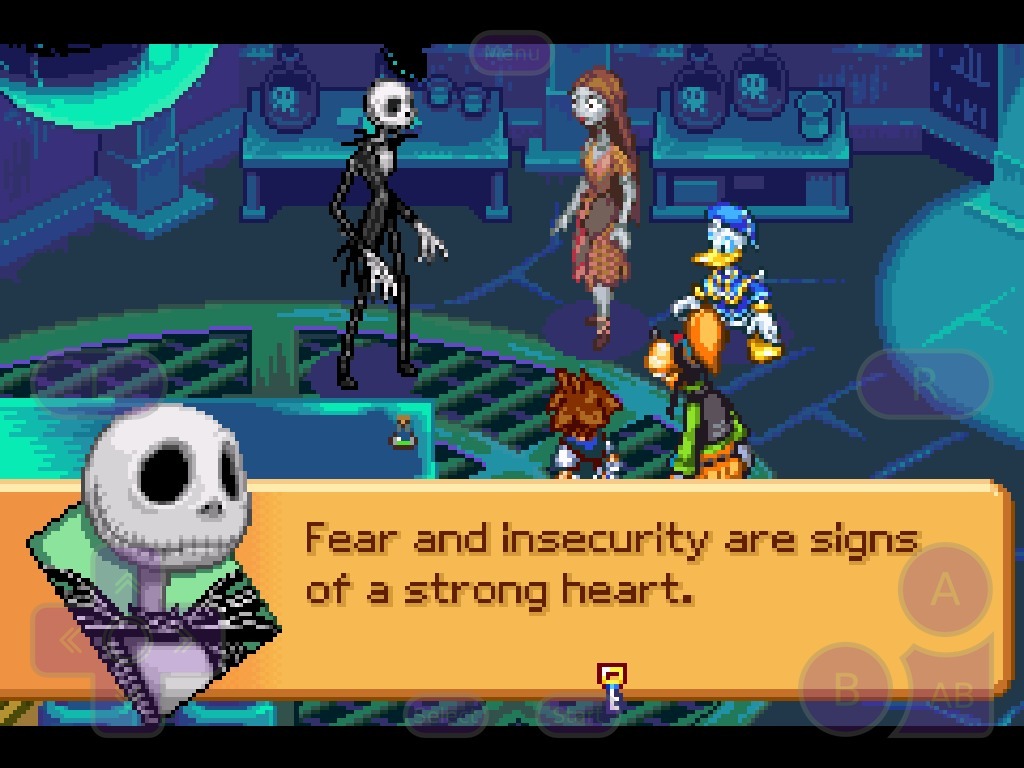Open the emulator Menu button
The height and width of the screenshot is (768, 1024).
click(511, 53)
